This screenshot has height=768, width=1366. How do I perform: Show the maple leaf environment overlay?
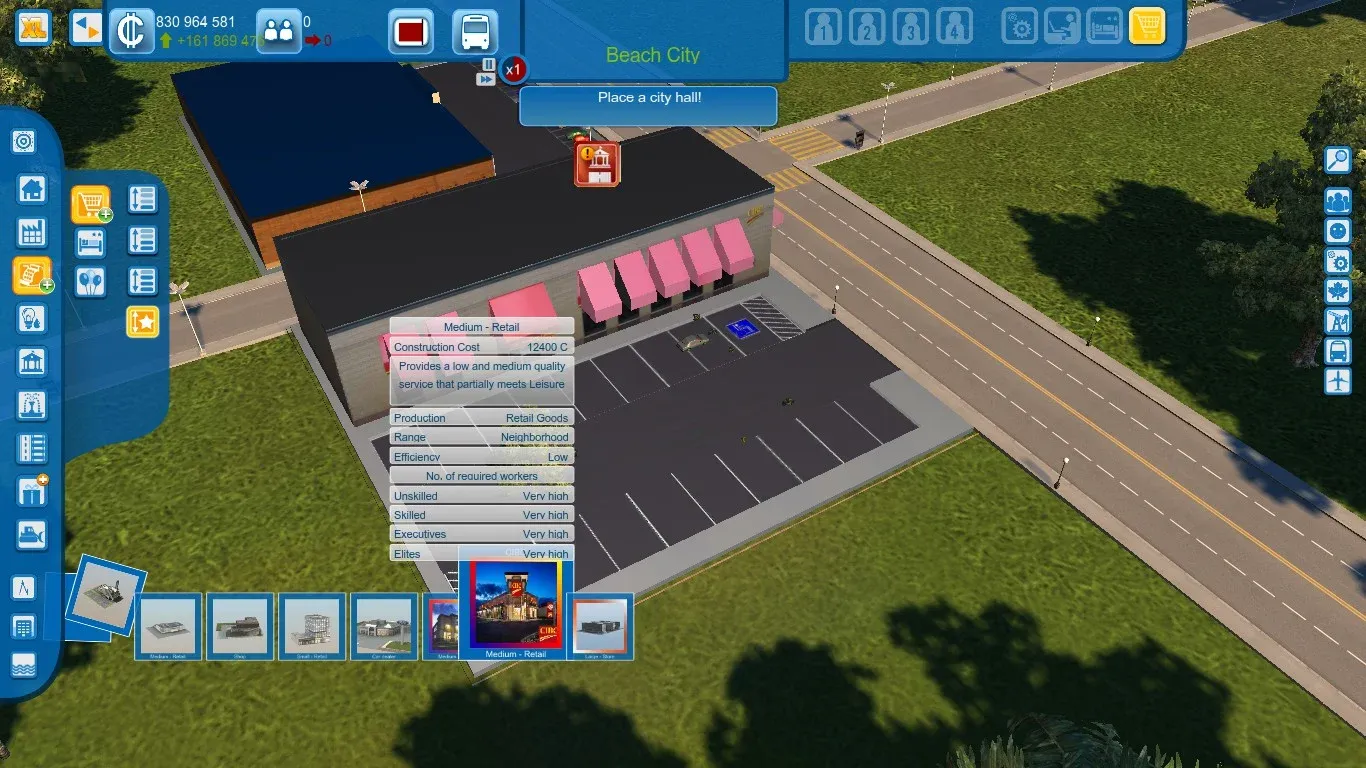[x=1337, y=291]
